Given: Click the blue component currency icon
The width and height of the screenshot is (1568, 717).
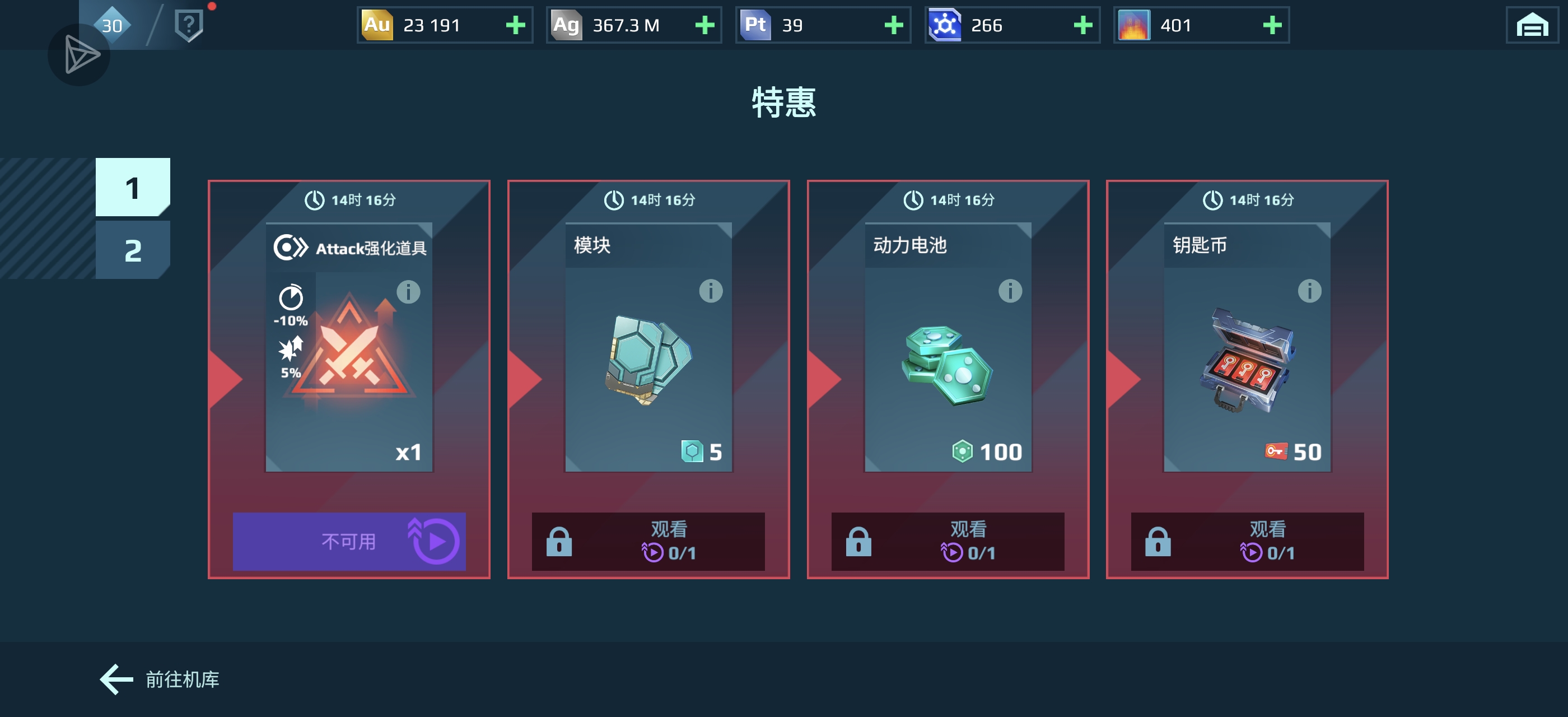Looking at the screenshot, I should [946, 25].
